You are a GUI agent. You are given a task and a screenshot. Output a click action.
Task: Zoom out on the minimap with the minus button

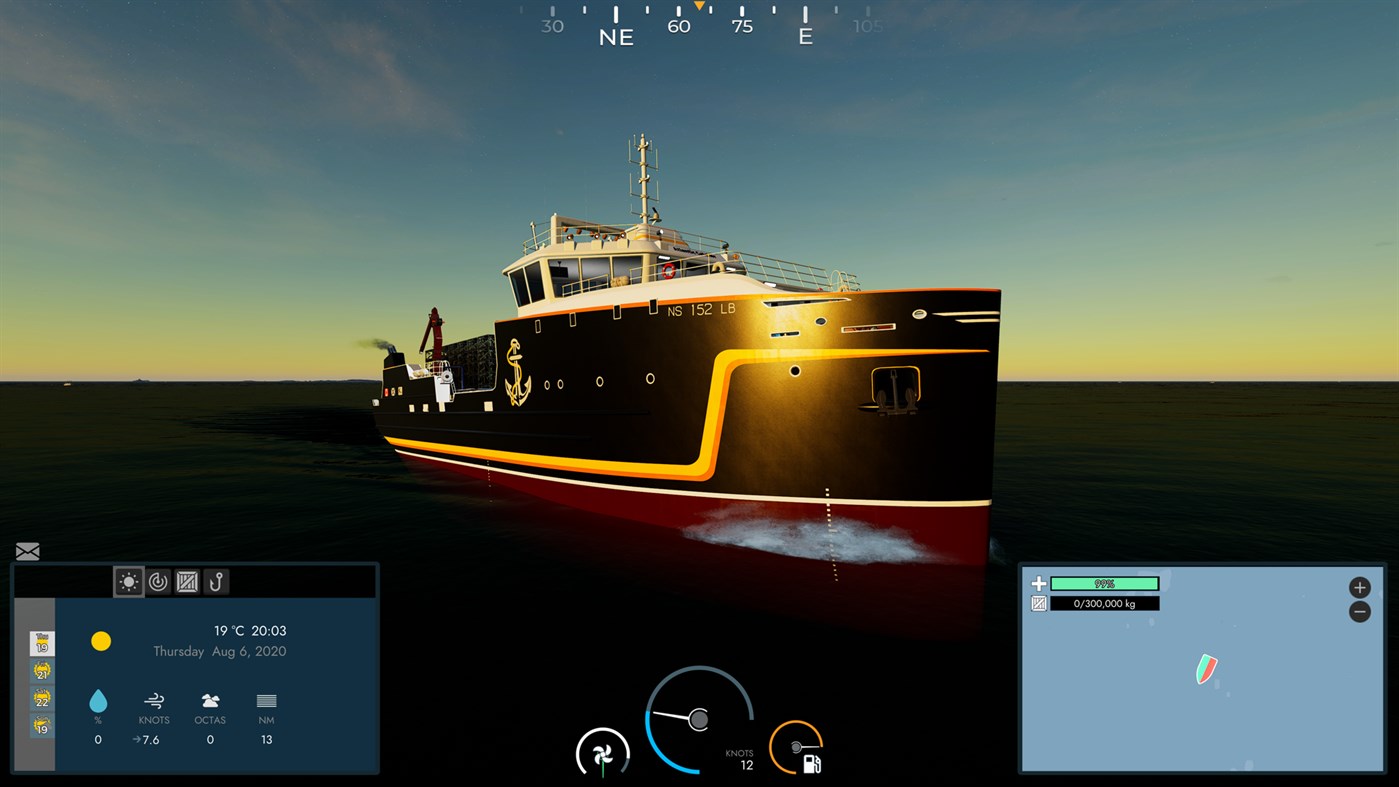pyautogui.click(x=1359, y=611)
